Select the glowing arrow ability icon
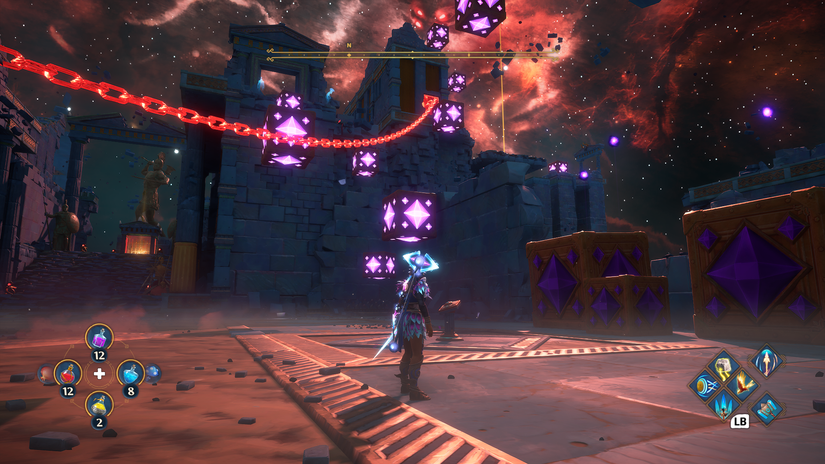825x464 pixels. coord(767,361)
